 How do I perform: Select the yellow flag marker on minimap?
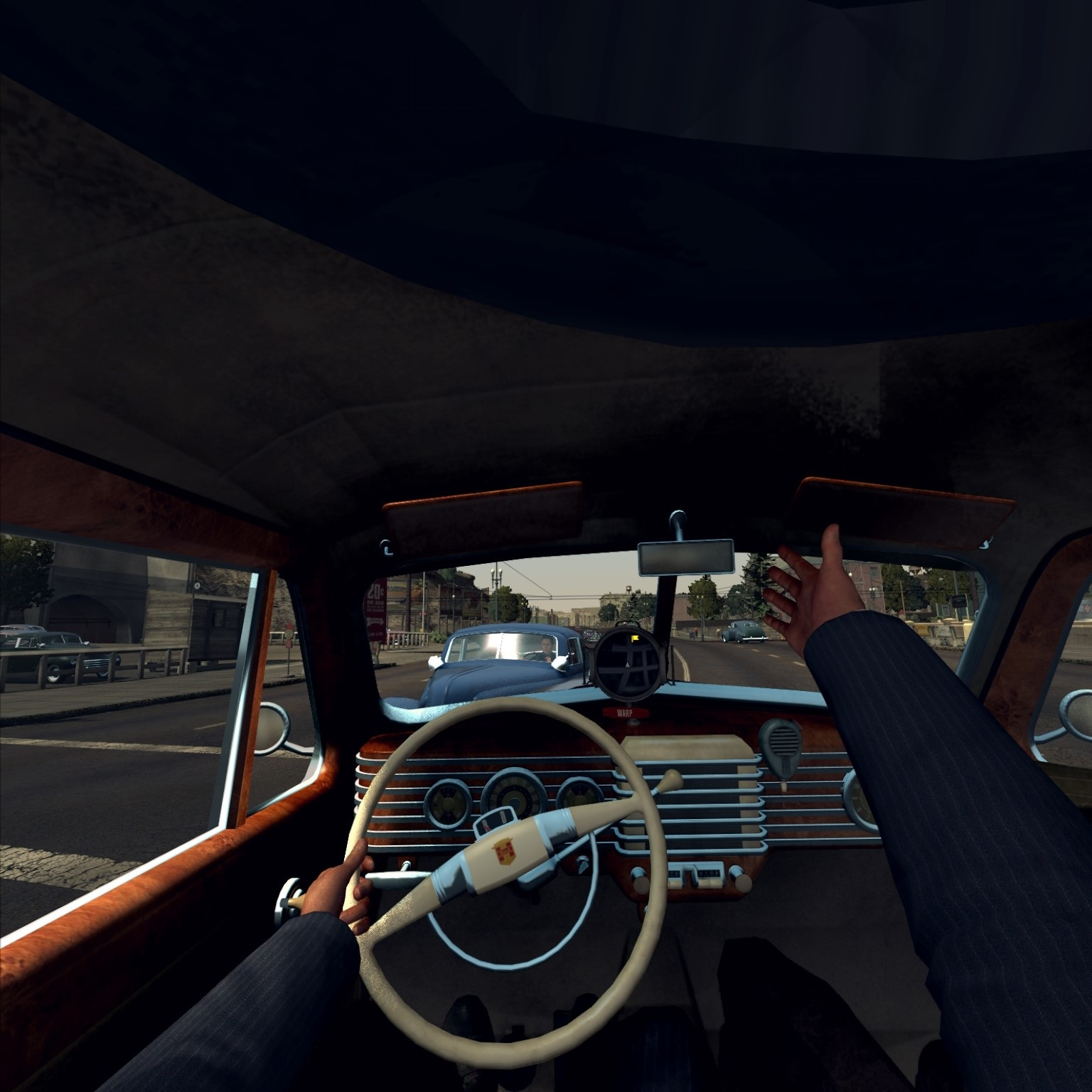[635, 640]
